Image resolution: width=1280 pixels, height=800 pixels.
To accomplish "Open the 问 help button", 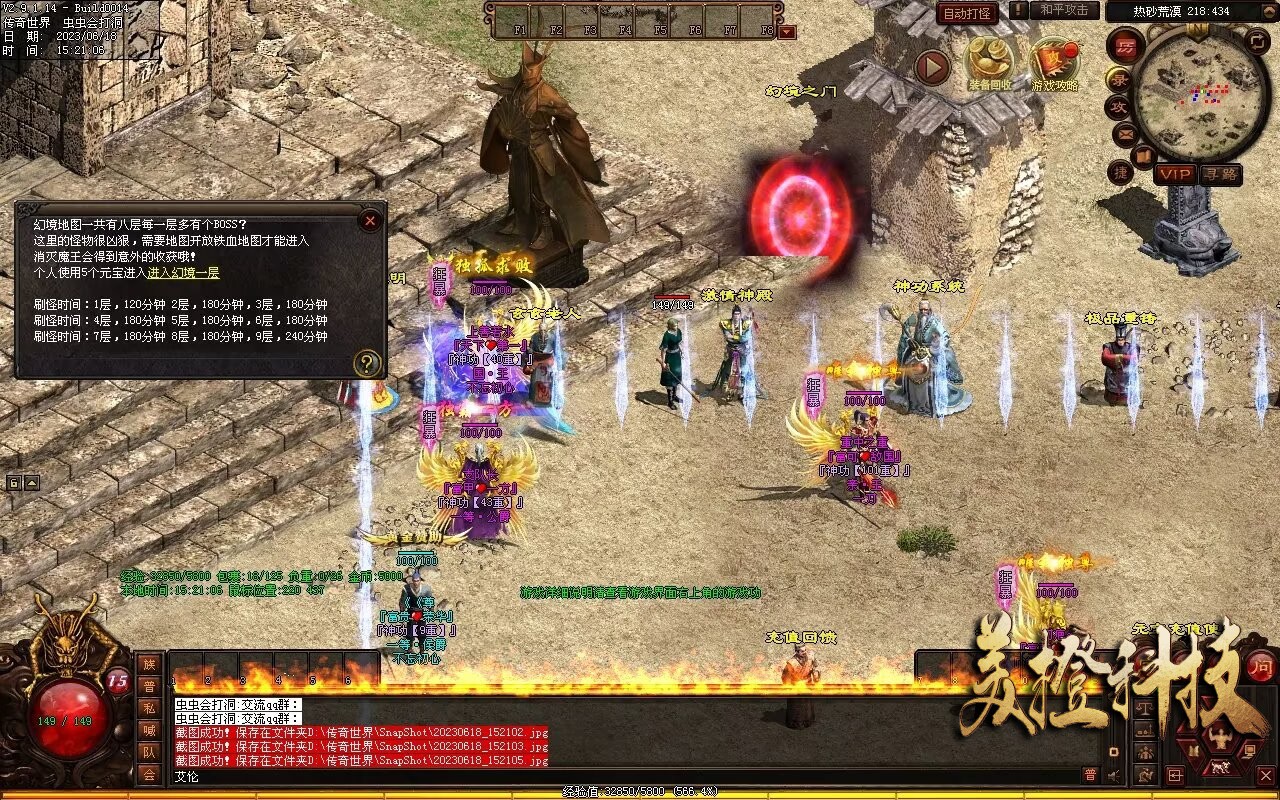I will (x=1260, y=665).
